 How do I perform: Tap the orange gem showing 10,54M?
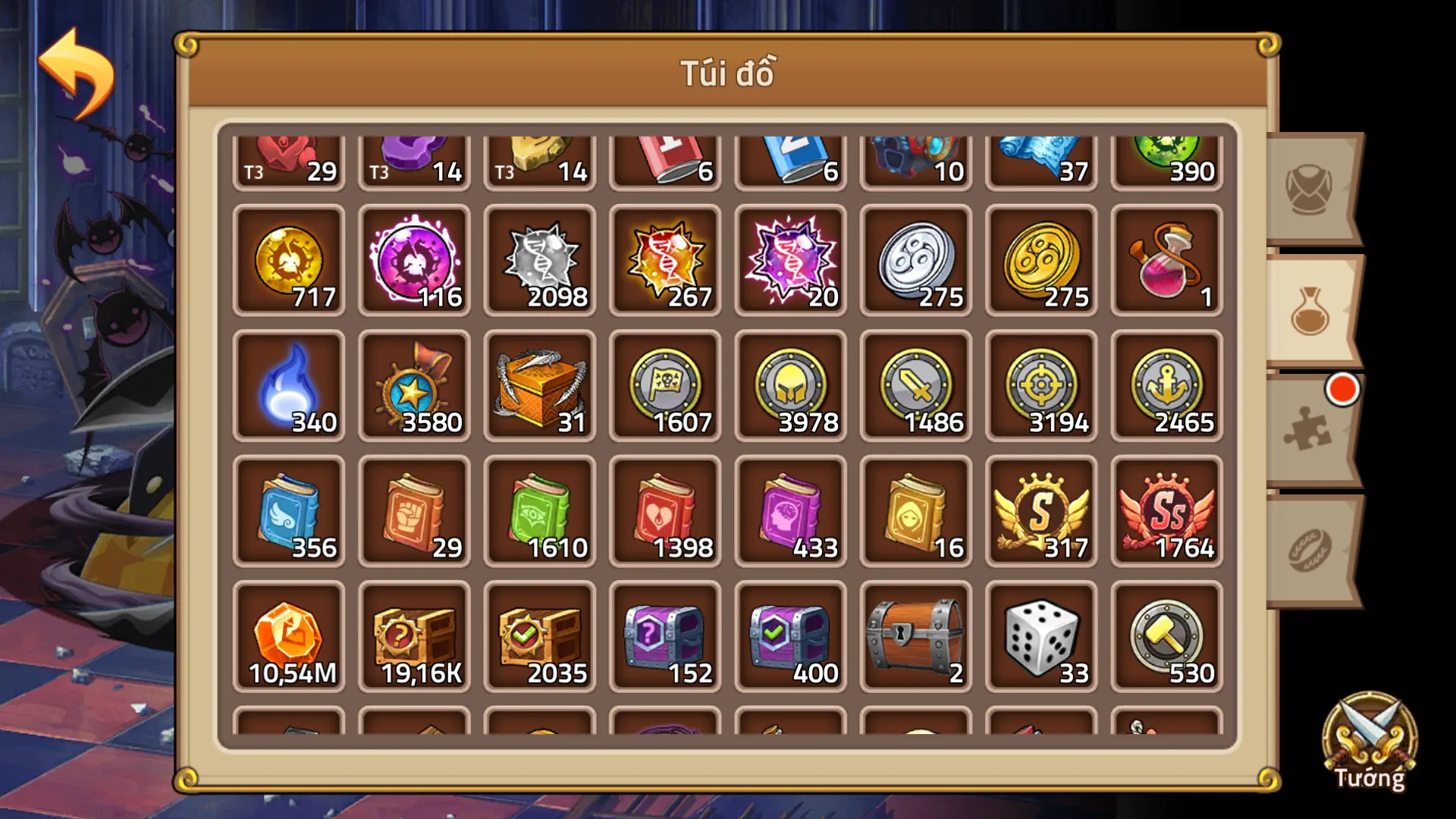click(289, 637)
